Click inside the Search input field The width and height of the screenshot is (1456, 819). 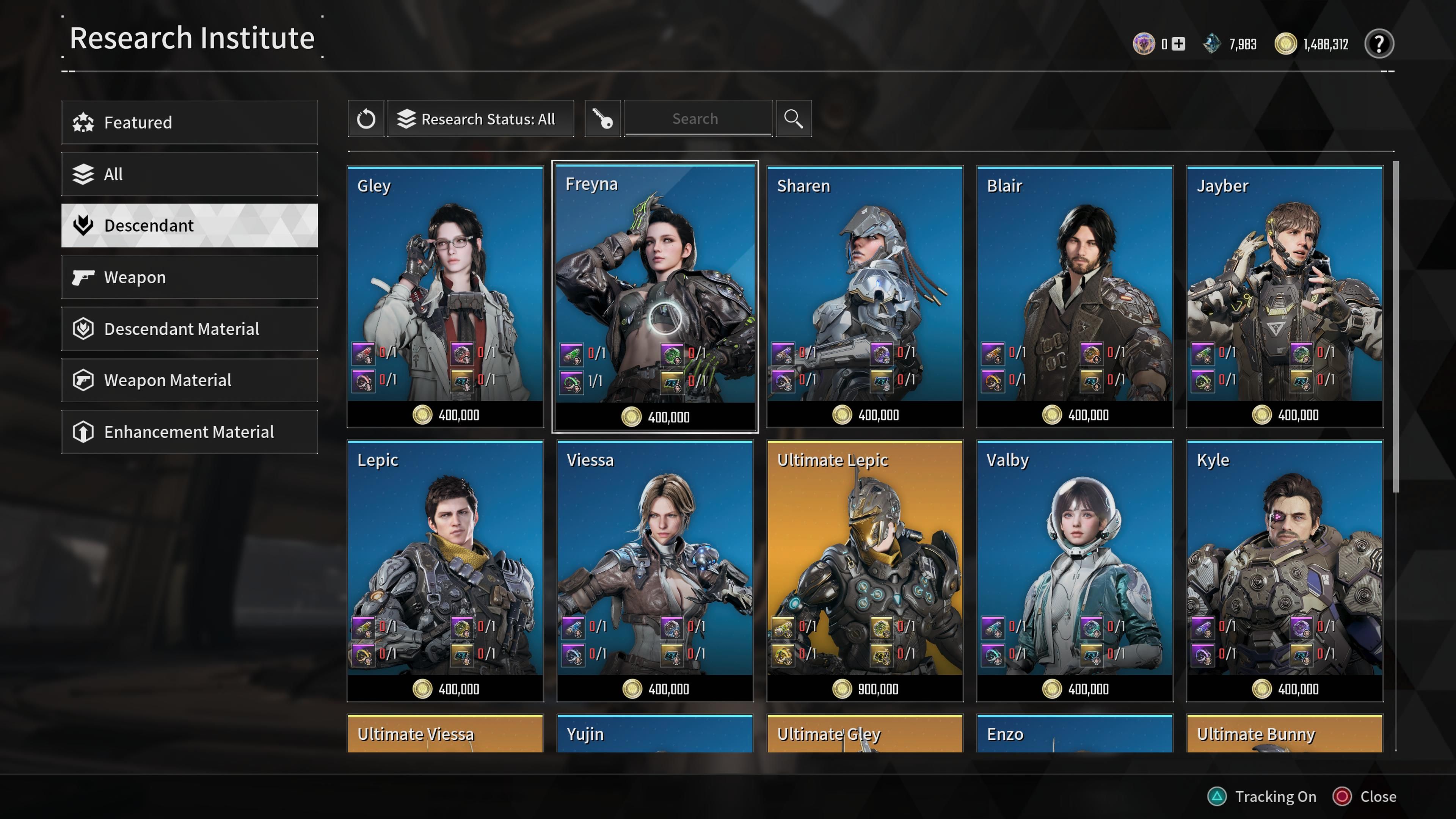[x=698, y=119]
